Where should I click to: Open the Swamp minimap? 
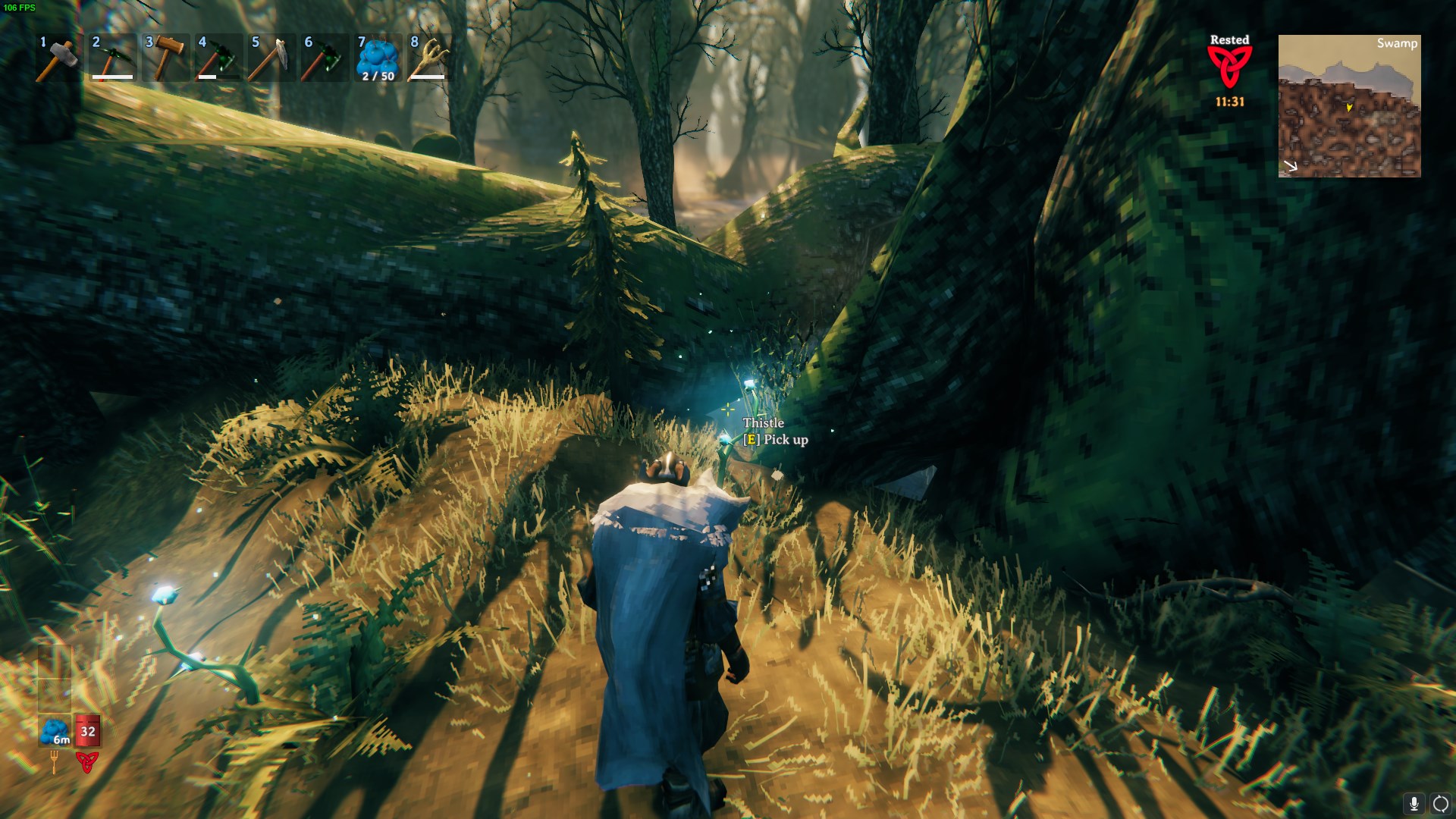(x=1349, y=106)
